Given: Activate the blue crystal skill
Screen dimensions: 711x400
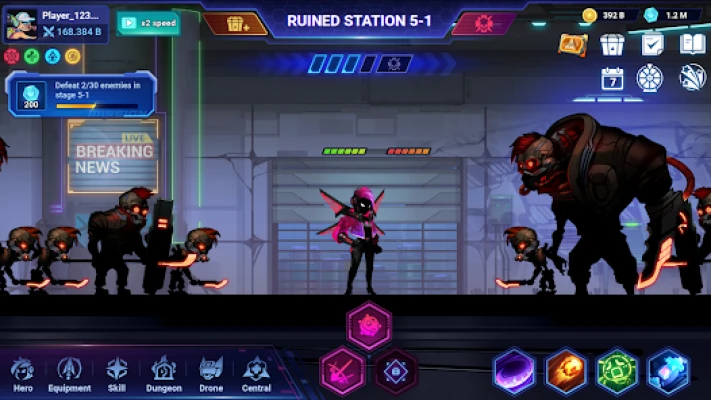Looking at the screenshot, I should pyautogui.click(x=668, y=370).
